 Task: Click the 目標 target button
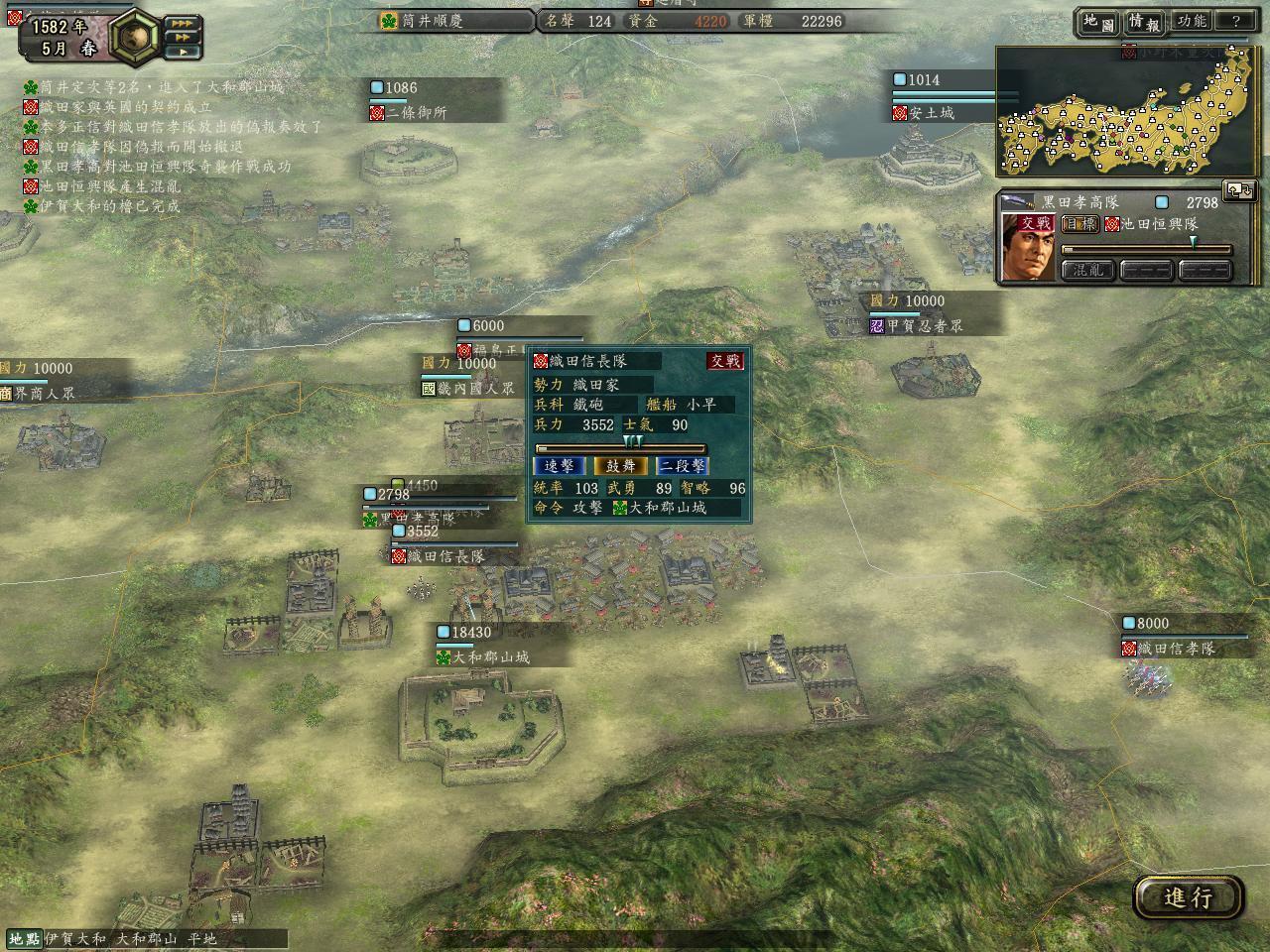[x=1079, y=225]
